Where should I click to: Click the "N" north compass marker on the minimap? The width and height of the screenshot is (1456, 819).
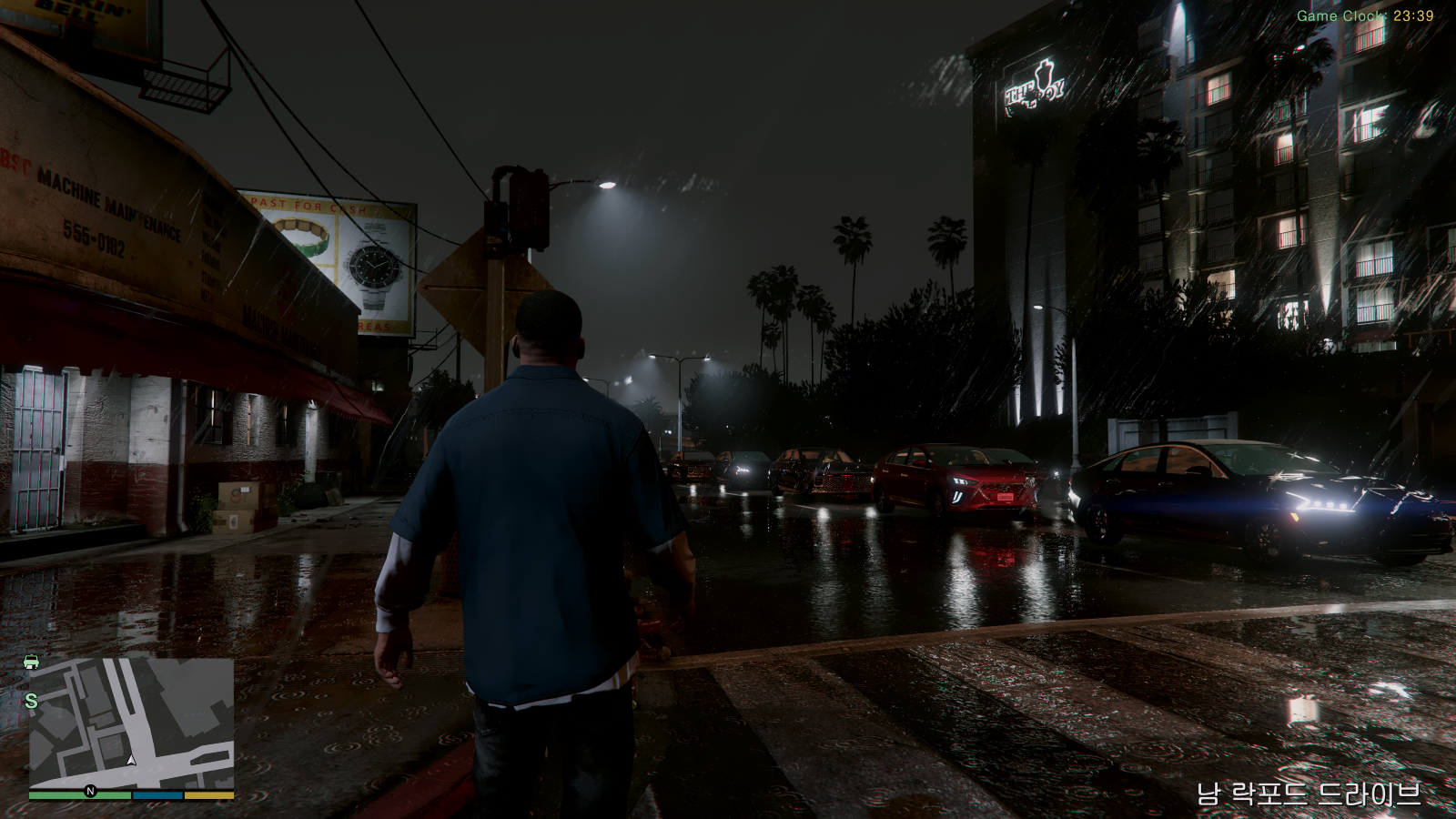click(89, 791)
